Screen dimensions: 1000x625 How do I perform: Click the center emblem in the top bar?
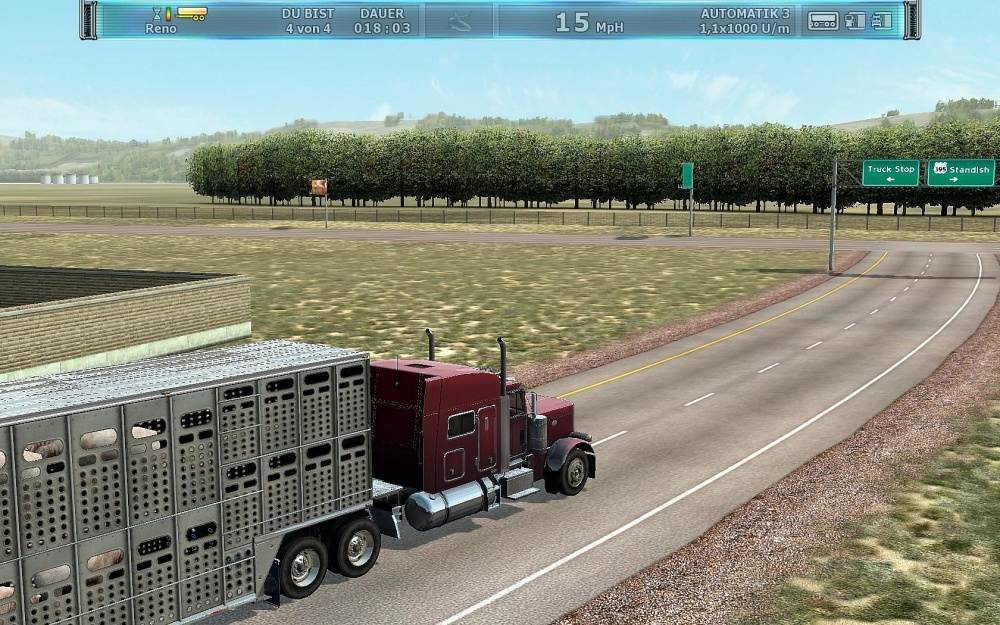click(x=460, y=20)
